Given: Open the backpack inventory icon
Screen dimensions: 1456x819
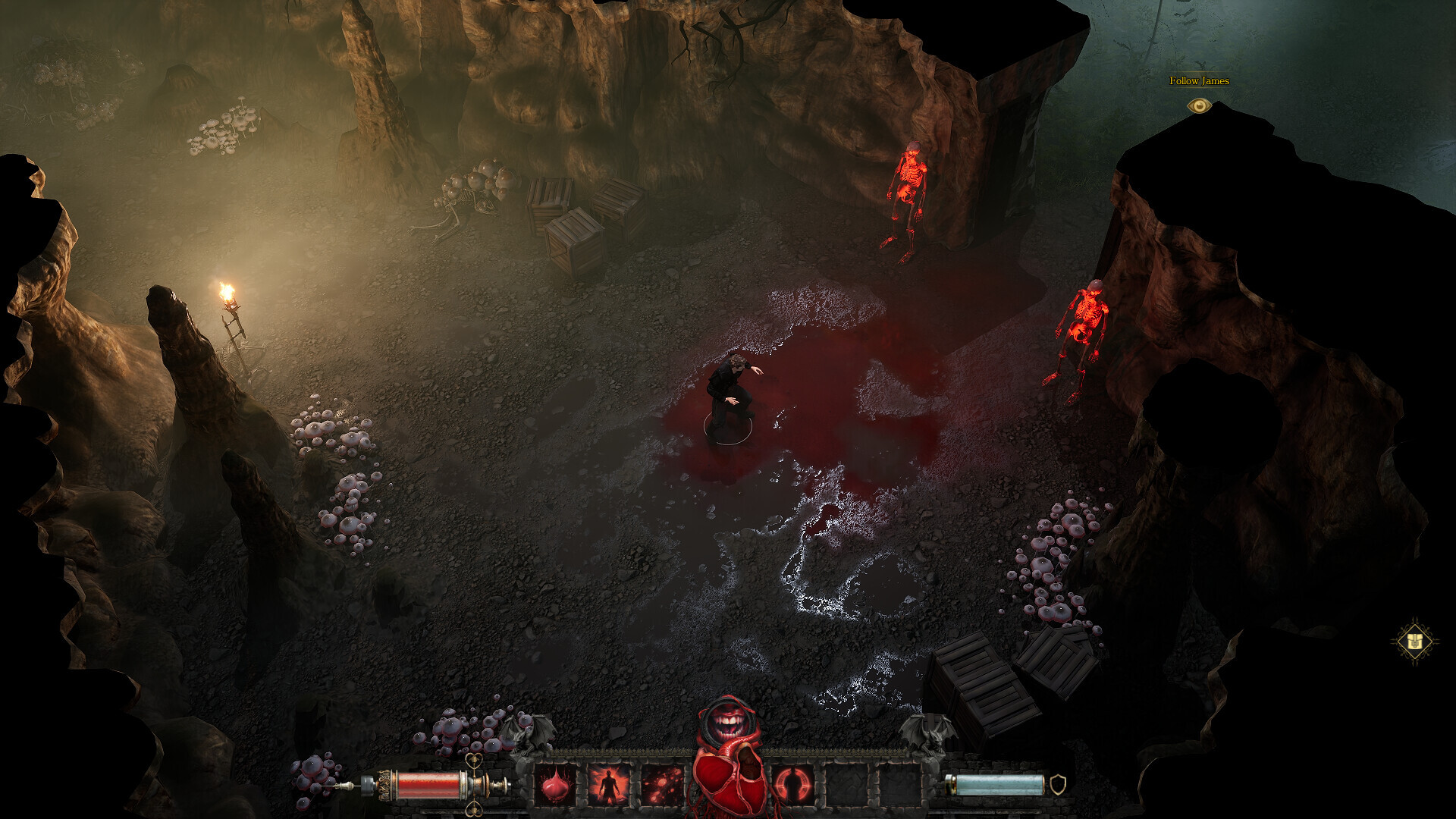Looking at the screenshot, I should click(1414, 642).
